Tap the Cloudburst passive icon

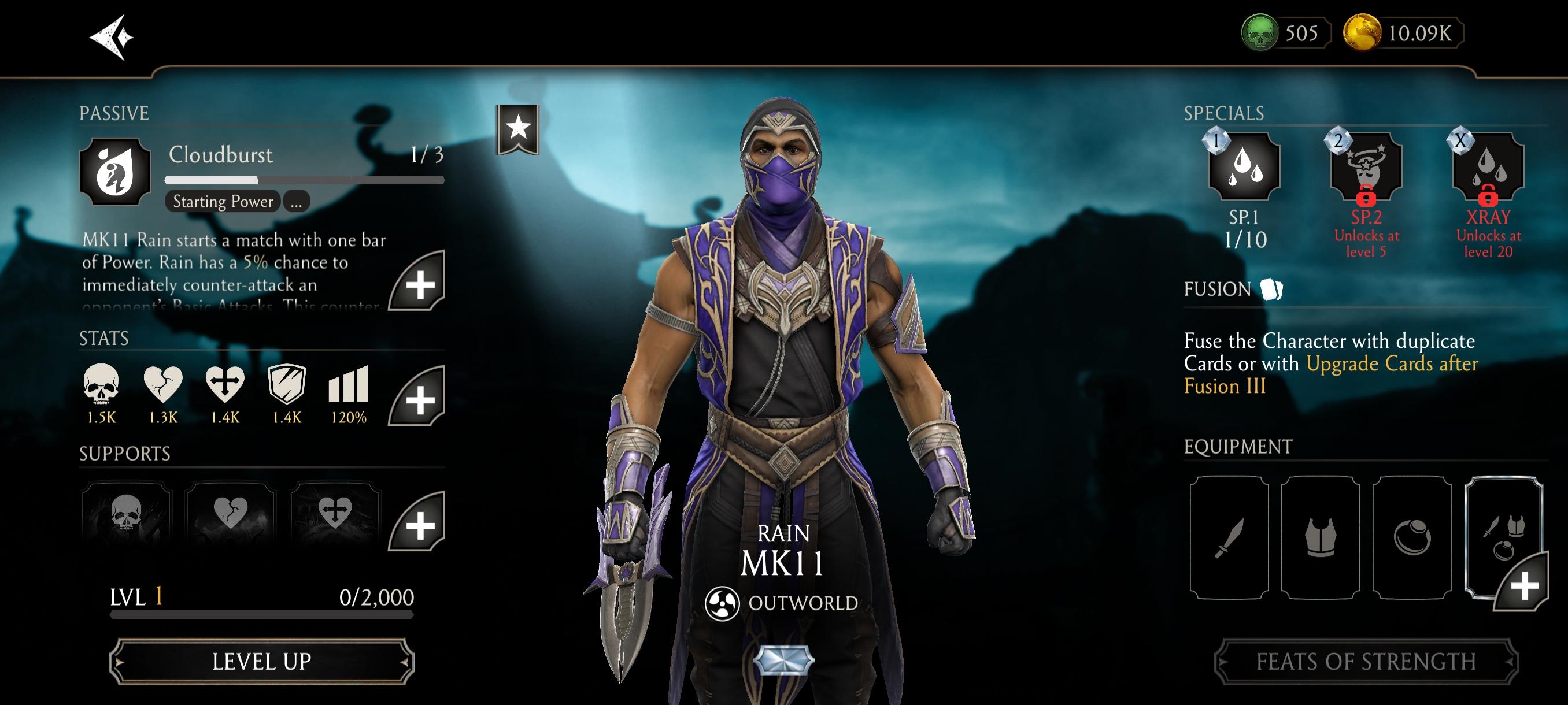tap(115, 171)
